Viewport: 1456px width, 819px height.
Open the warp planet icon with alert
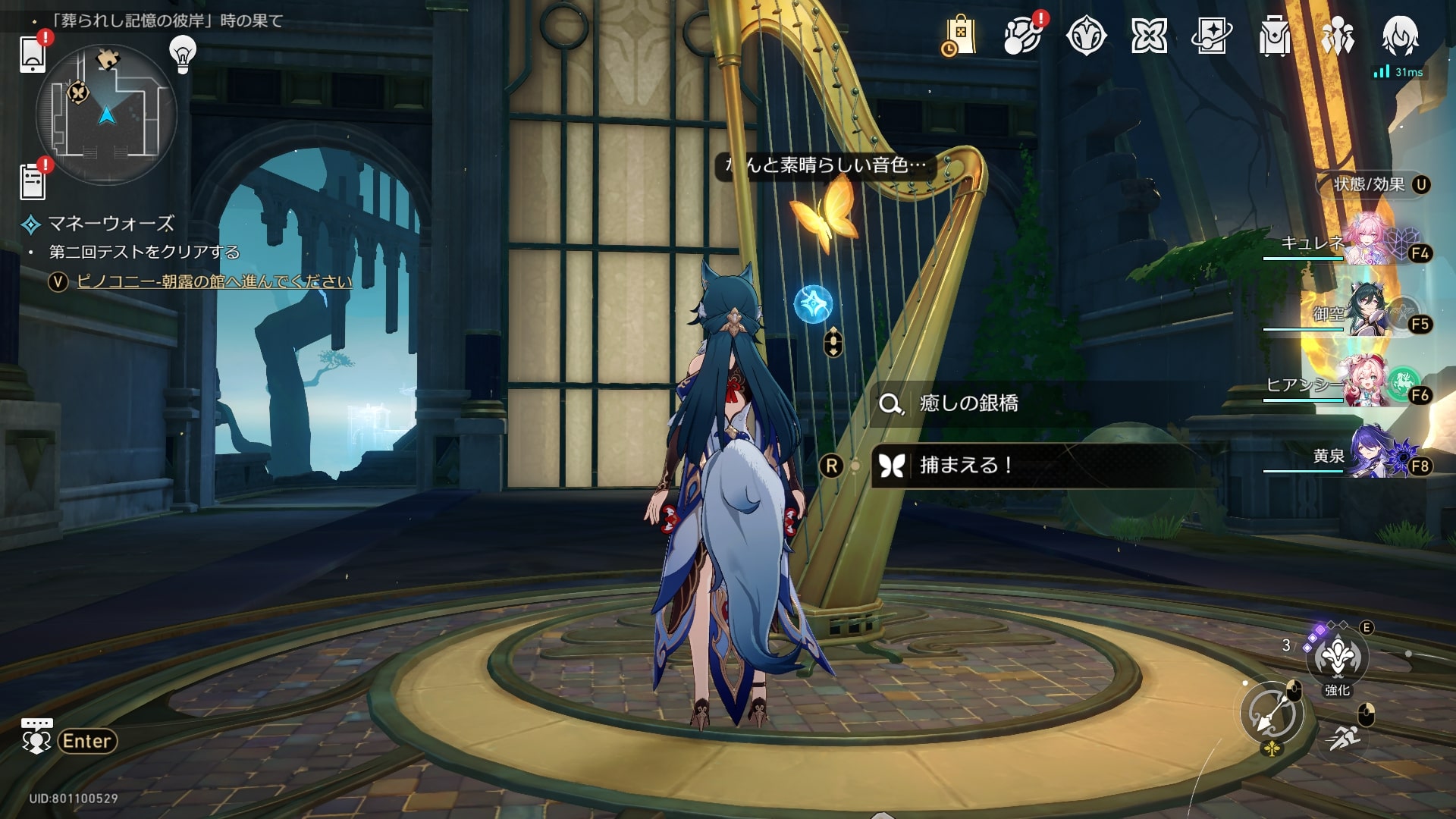[1022, 36]
